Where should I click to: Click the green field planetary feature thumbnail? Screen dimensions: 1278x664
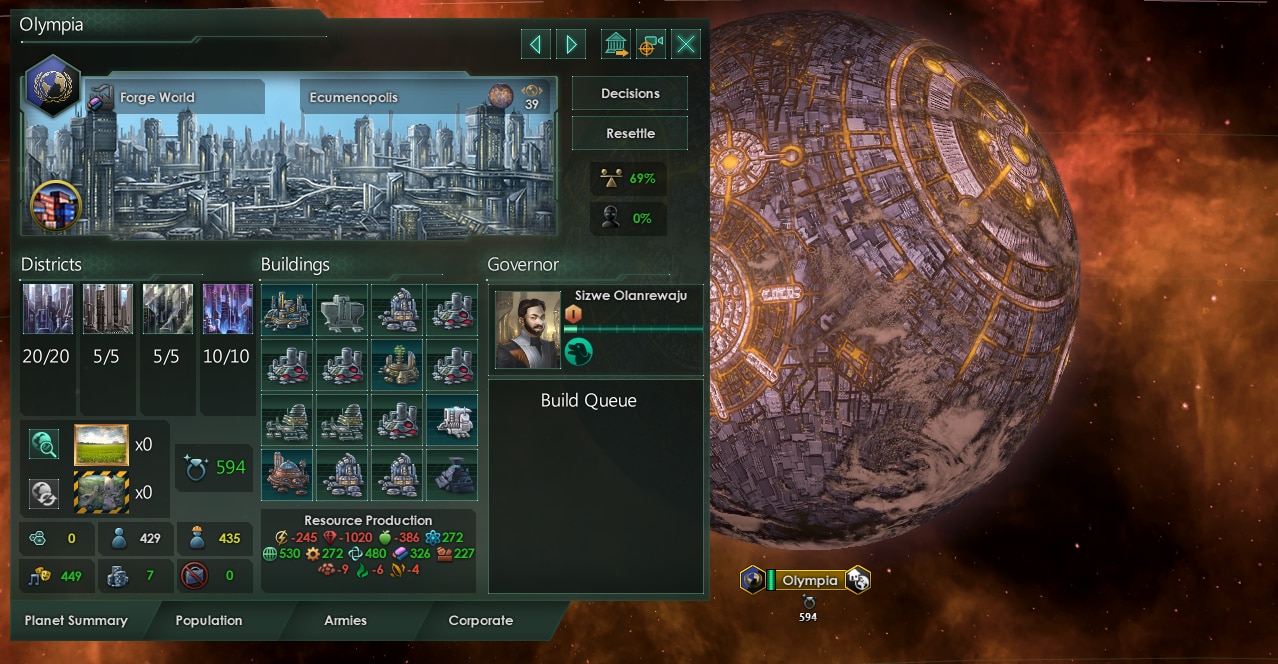101,445
